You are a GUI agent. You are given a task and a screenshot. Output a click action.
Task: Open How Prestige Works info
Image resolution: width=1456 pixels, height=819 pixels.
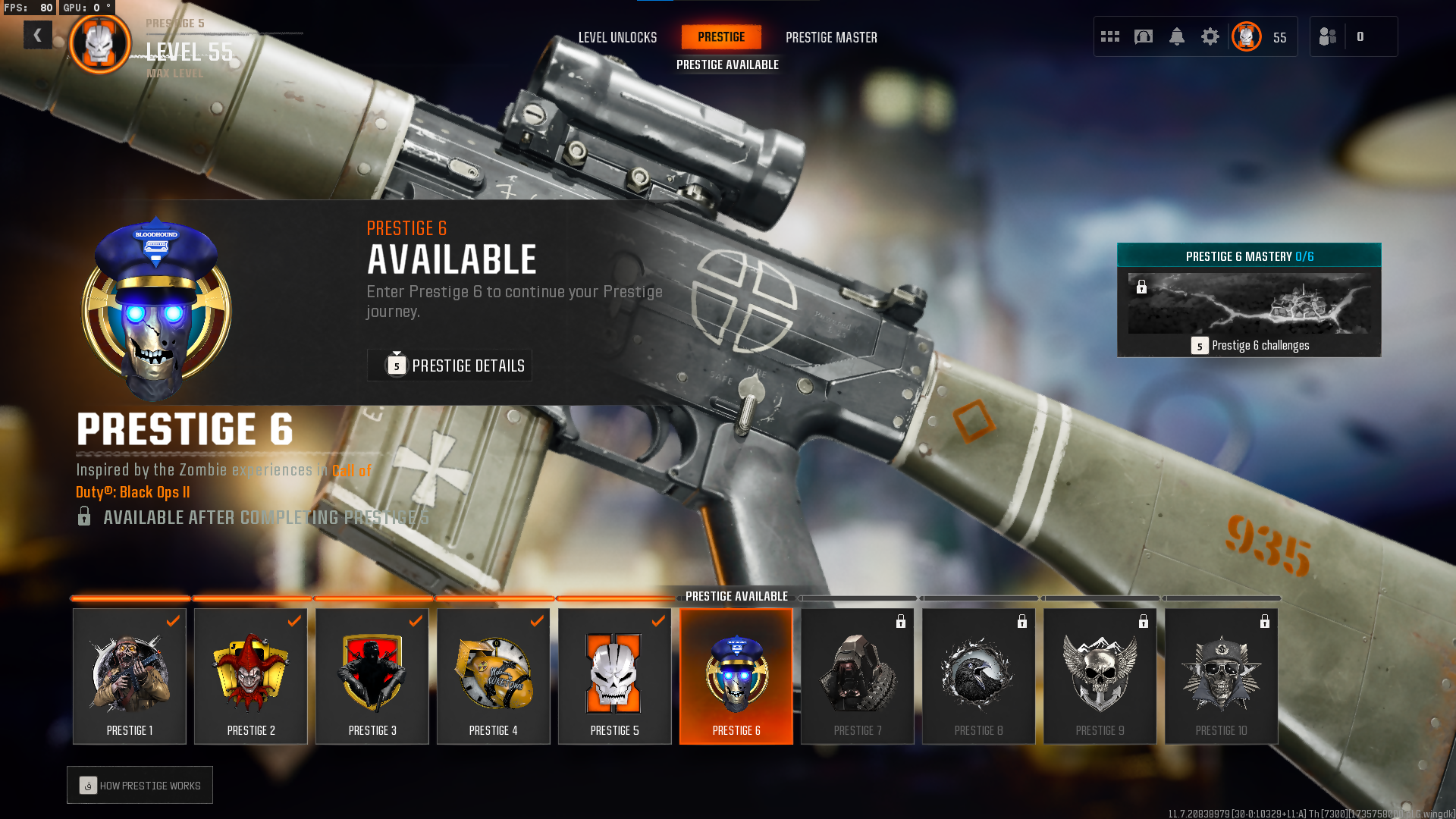(x=140, y=786)
